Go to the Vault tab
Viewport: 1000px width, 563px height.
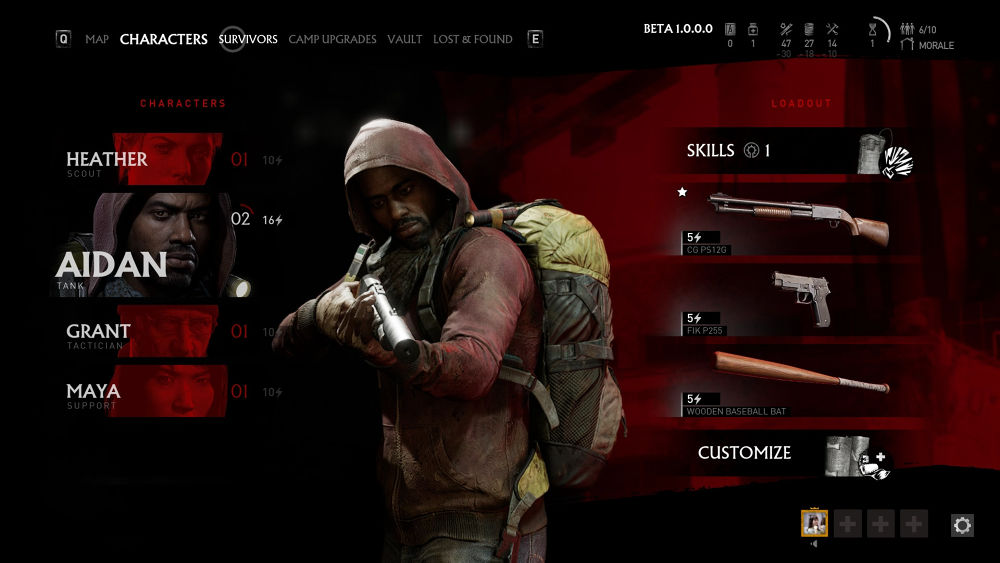405,39
